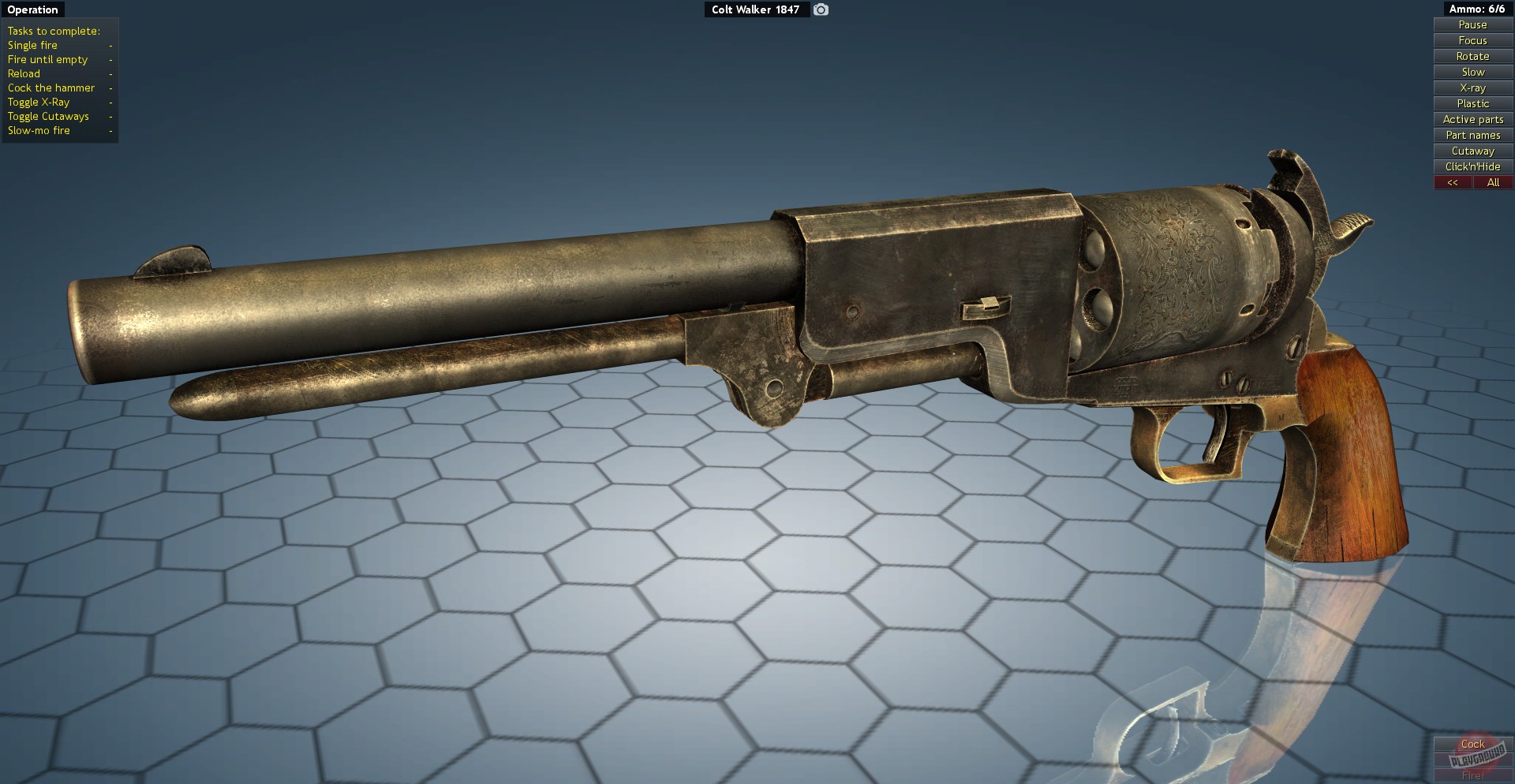
Task: Enable the Plastic rendering mode
Action: coord(1472,103)
